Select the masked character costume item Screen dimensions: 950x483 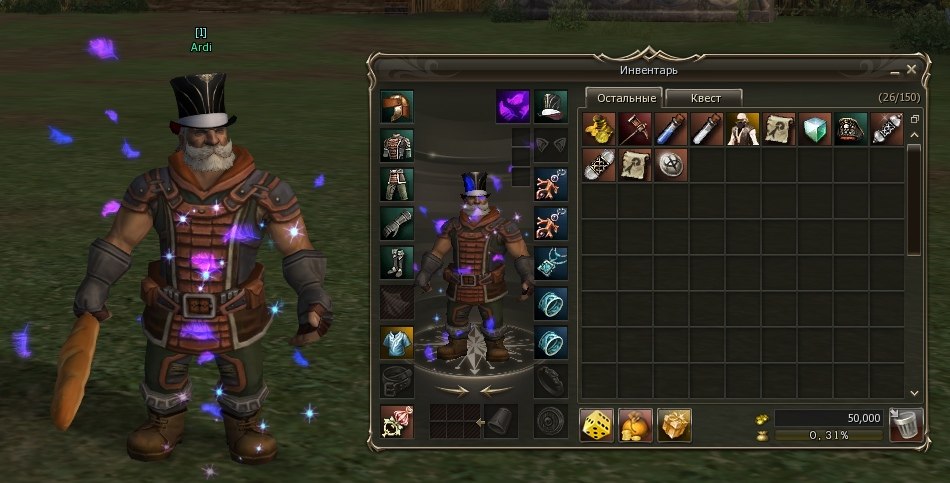pyautogui.click(x=743, y=128)
